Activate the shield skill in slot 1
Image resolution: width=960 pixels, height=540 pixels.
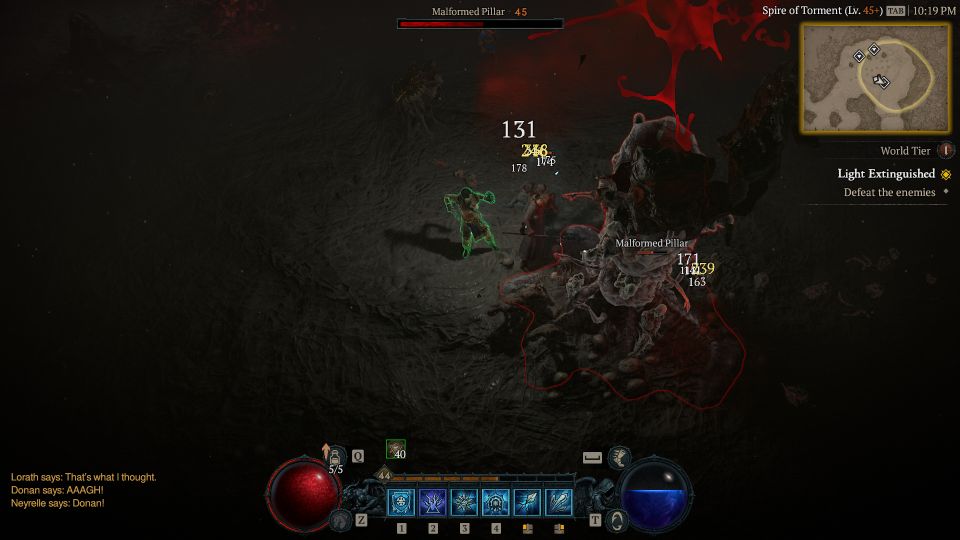click(x=402, y=502)
